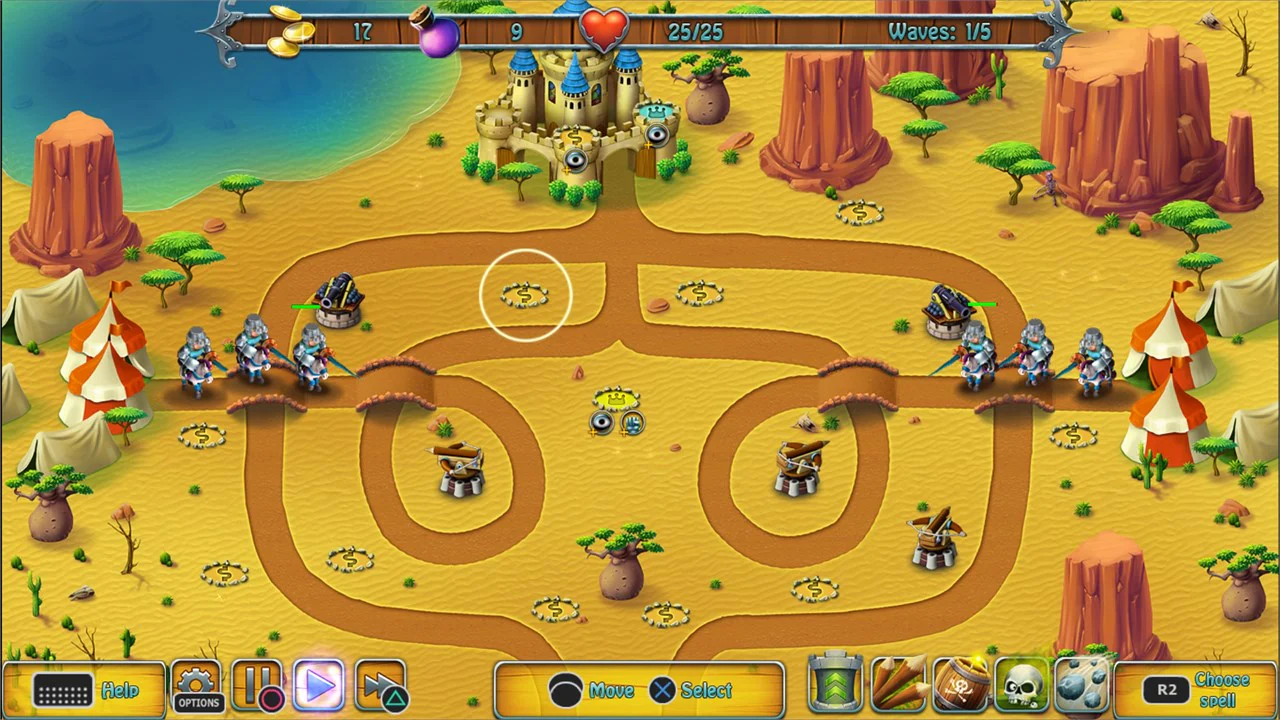The width and height of the screenshot is (1280, 720).
Task: Select the arrow volley spell
Action: [898, 685]
